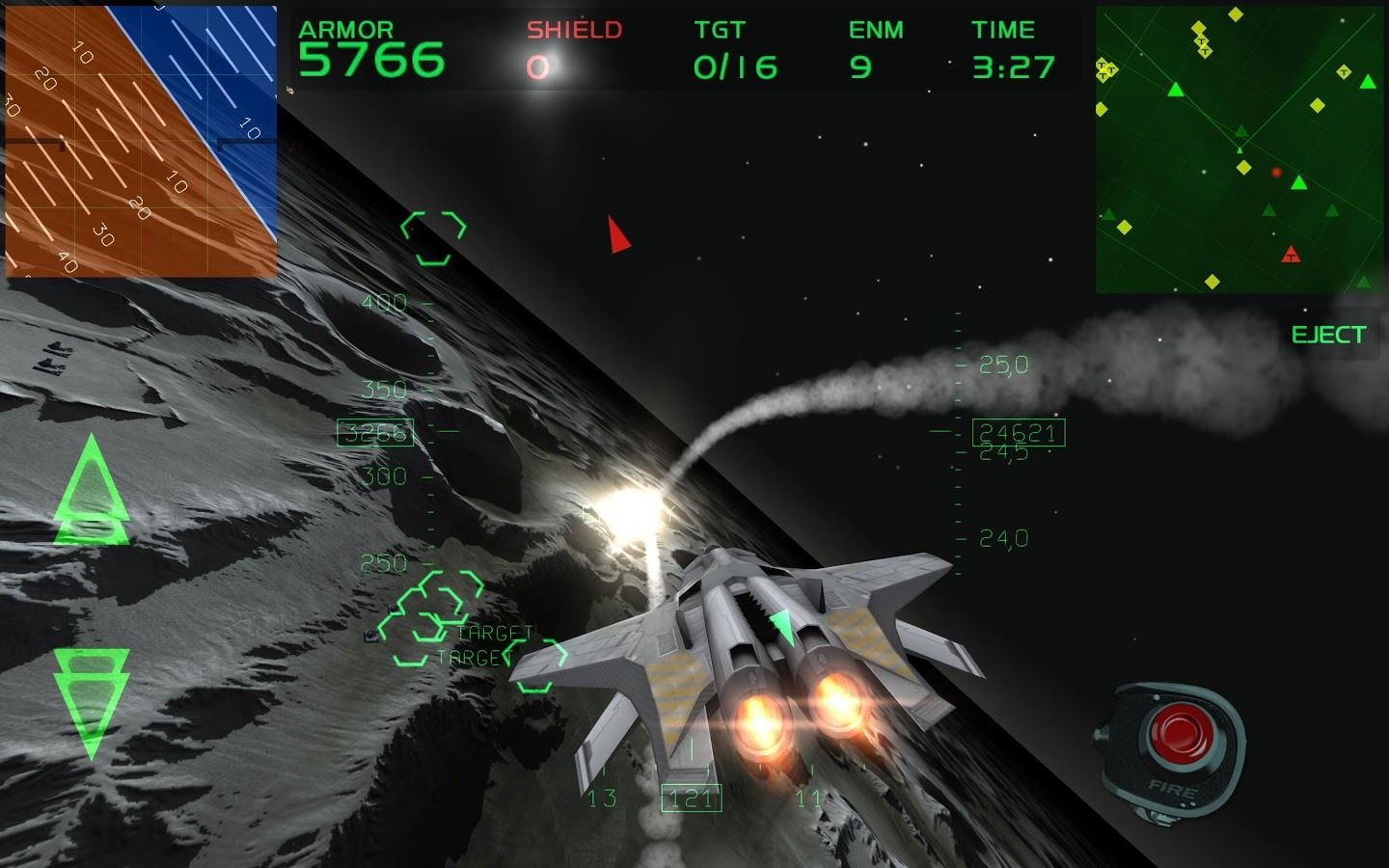This screenshot has width=1389, height=868.
Task: Click the green player triangle at radar center
Action: click(1239, 149)
